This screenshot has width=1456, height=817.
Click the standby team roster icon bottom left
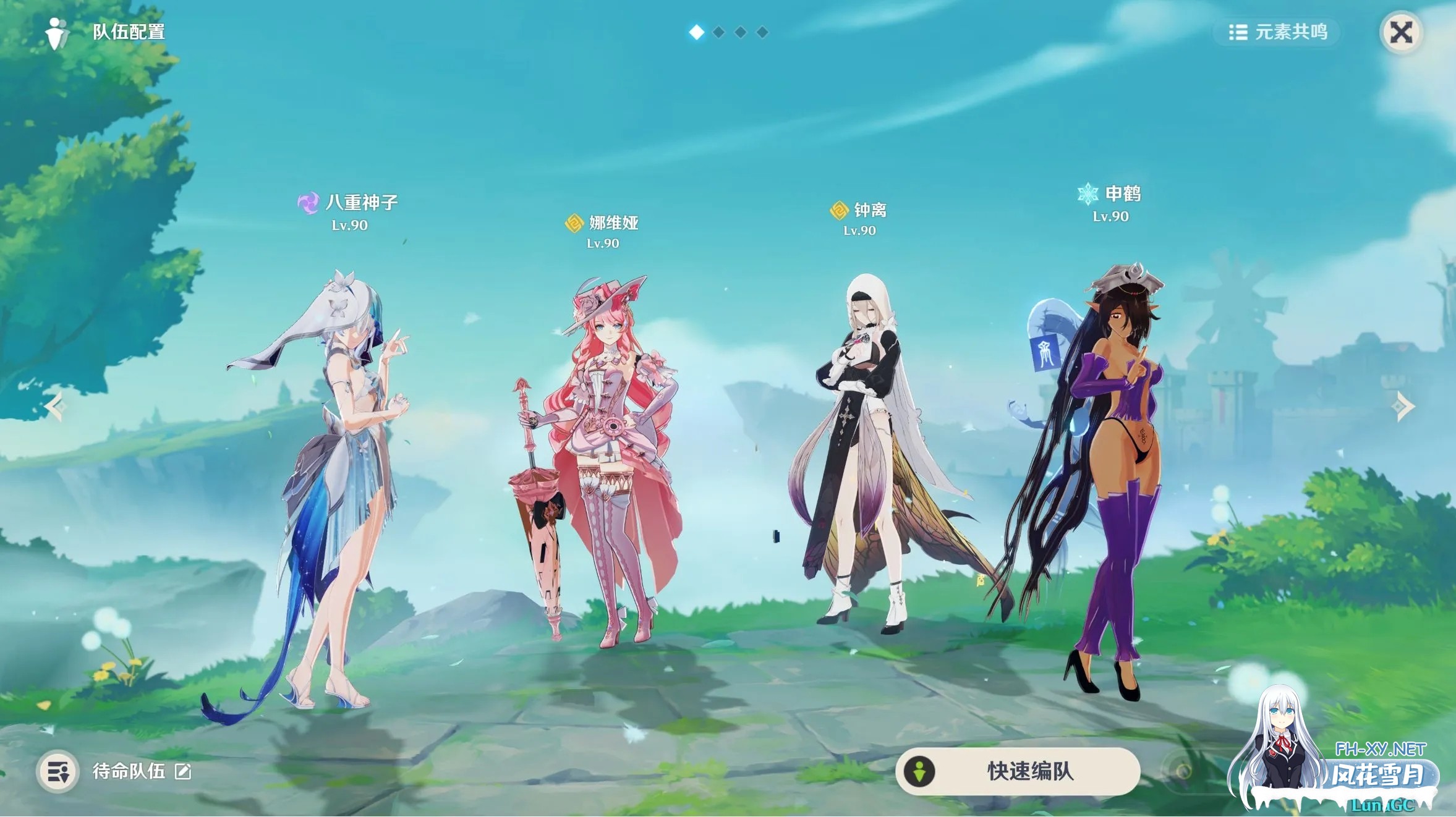[x=57, y=771]
